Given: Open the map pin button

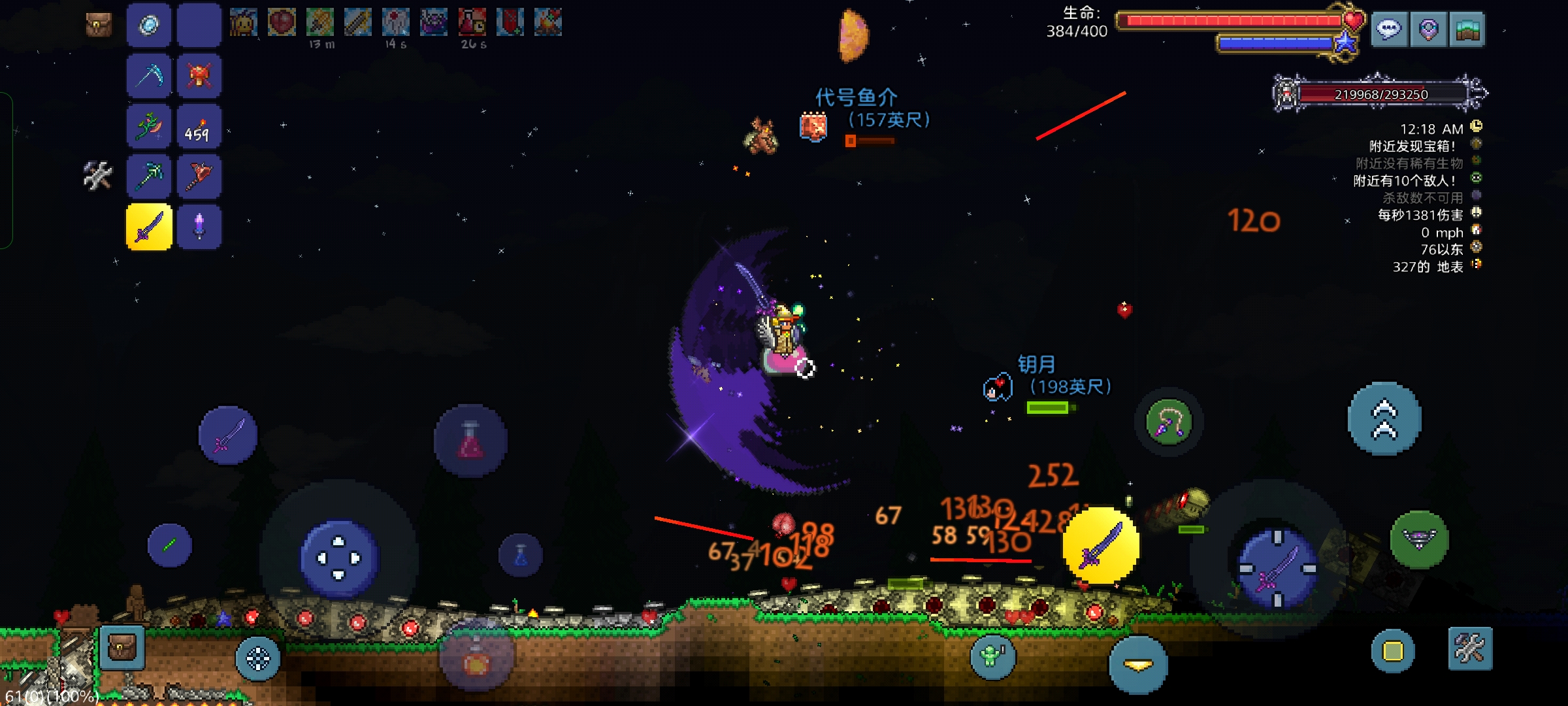Looking at the screenshot, I should pos(1428,29).
